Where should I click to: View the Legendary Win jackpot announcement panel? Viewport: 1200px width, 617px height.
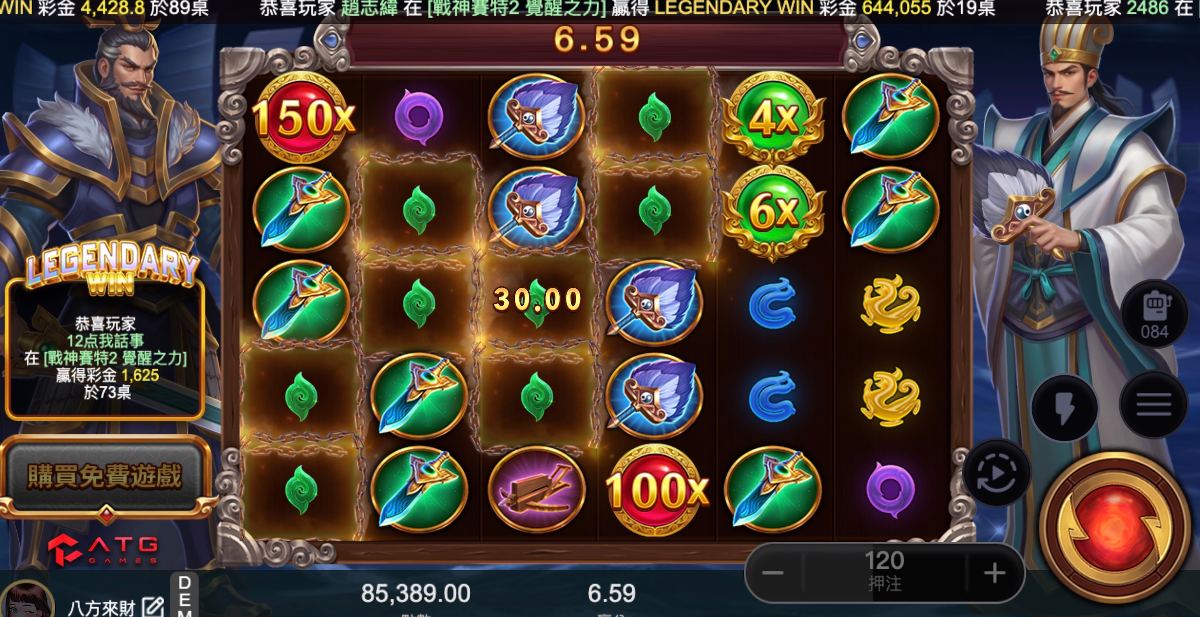(105, 340)
